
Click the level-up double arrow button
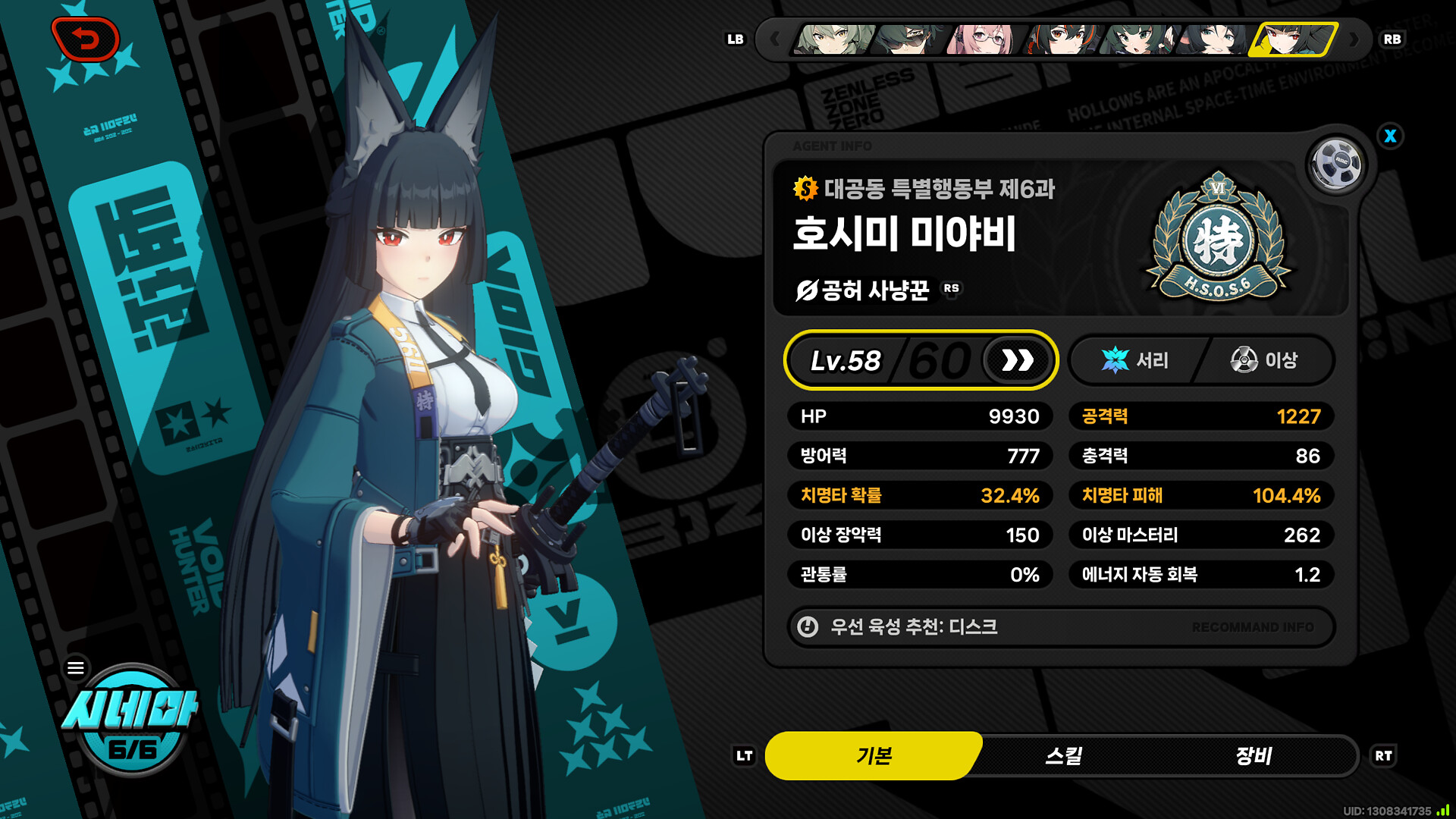click(x=1018, y=360)
